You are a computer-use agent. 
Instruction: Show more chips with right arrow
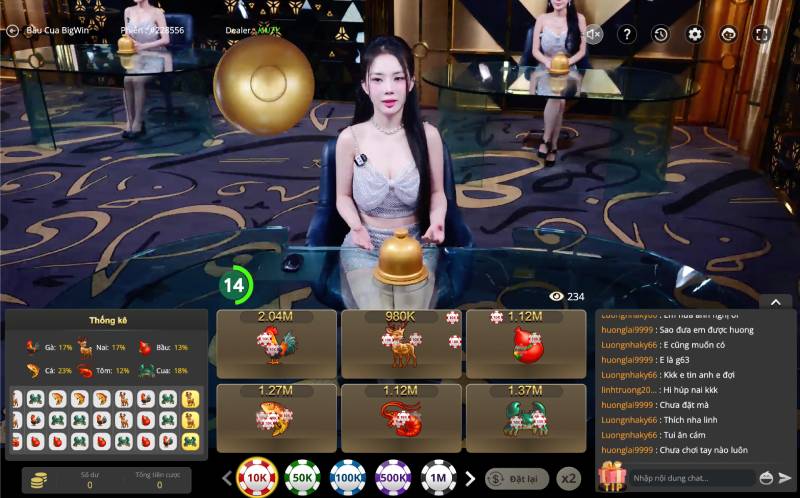coord(470,478)
